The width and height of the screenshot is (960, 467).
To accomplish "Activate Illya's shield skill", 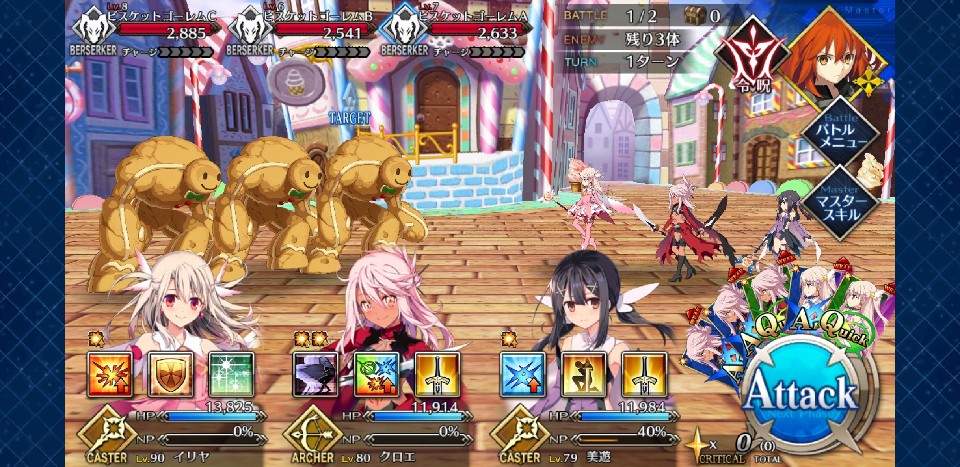I will point(170,374).
